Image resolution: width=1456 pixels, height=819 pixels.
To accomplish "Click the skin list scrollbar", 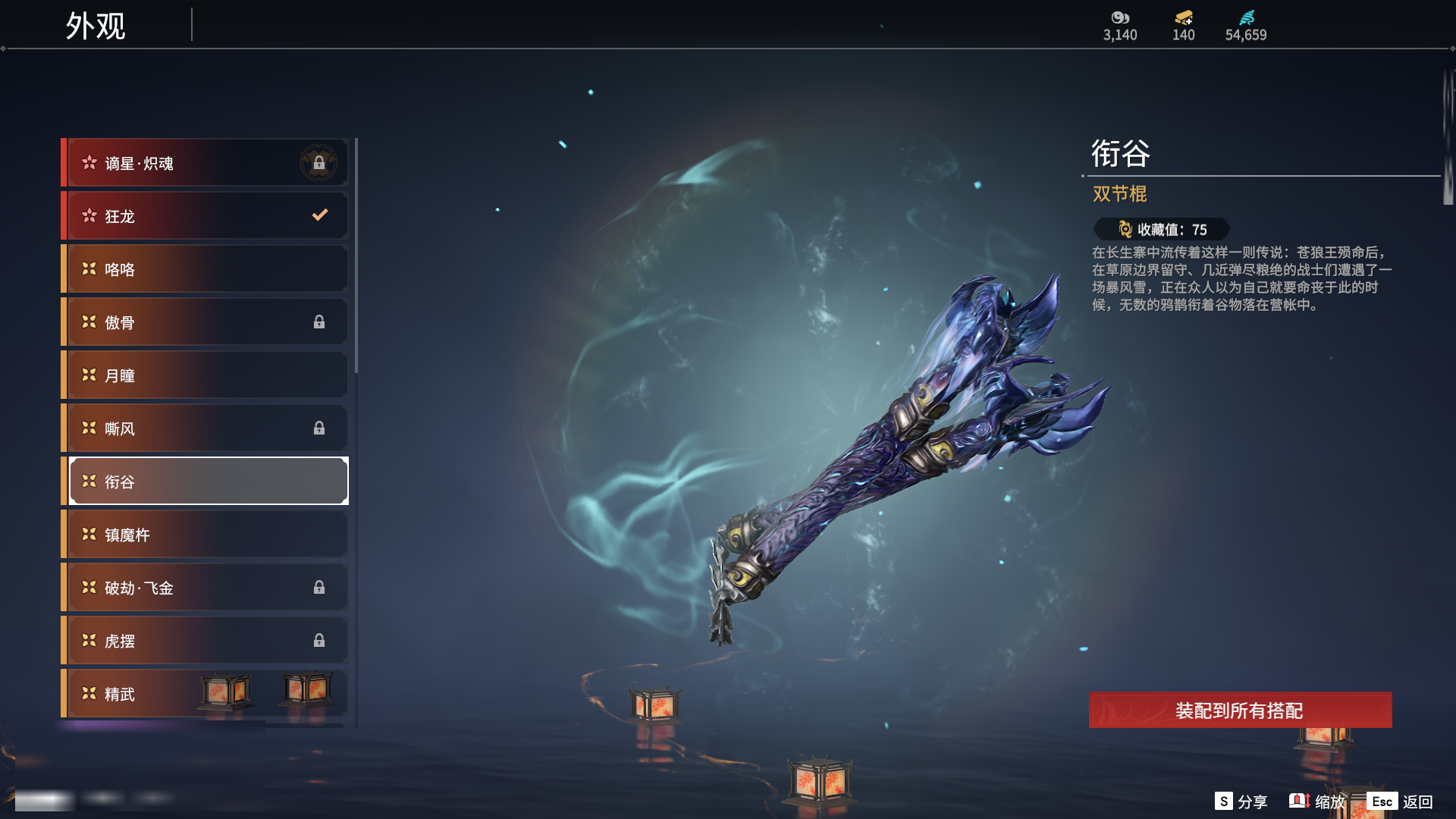I will pos(356,256).
